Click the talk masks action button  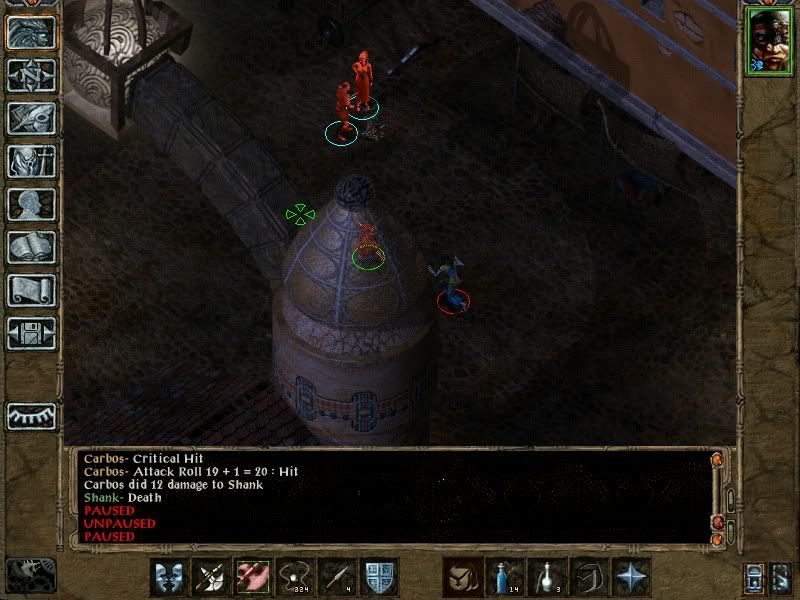[169, 577]
